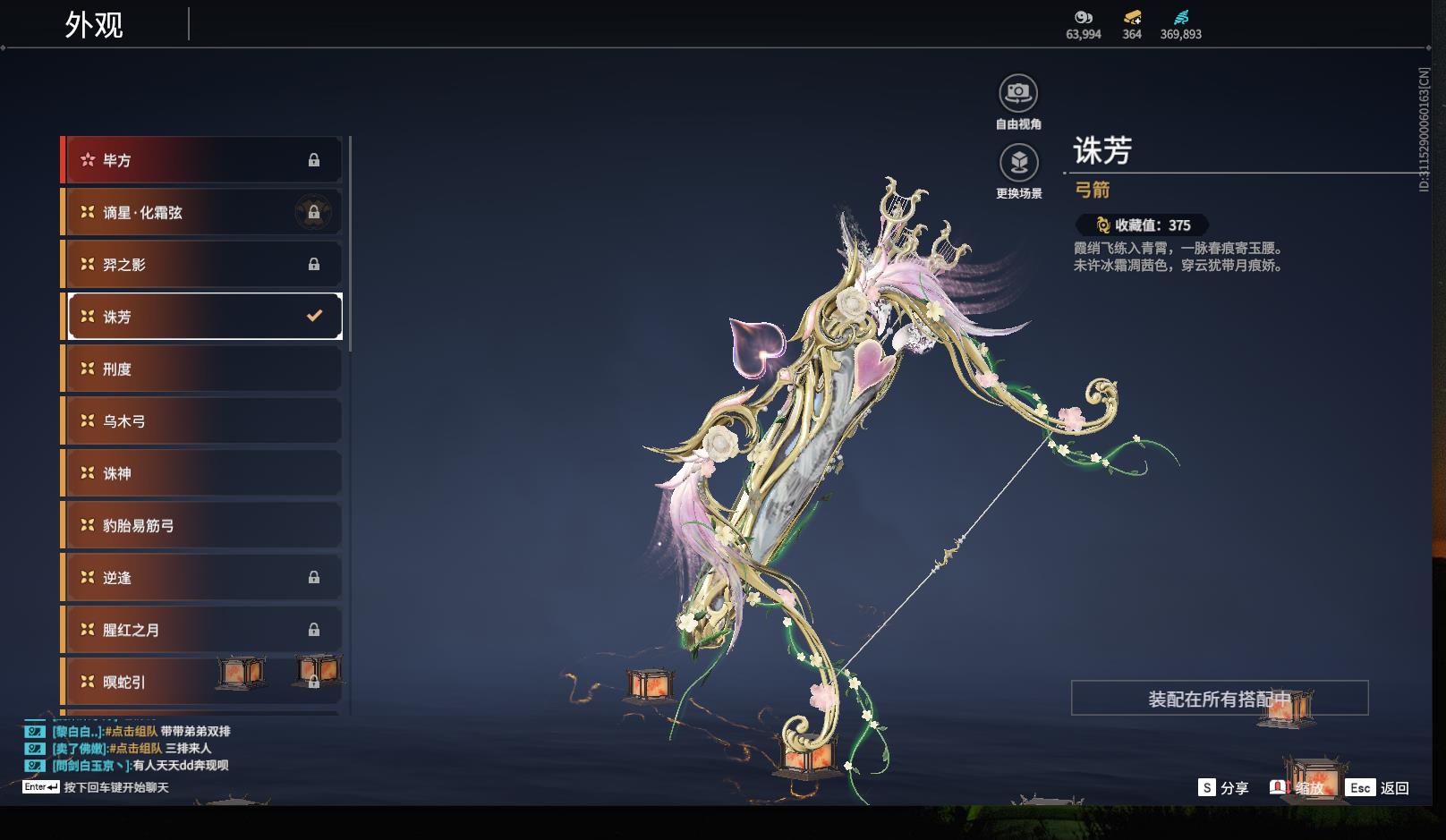Select 乌木弓 from the list
This screenshot has width=1446, height=840.
(201, 420)
